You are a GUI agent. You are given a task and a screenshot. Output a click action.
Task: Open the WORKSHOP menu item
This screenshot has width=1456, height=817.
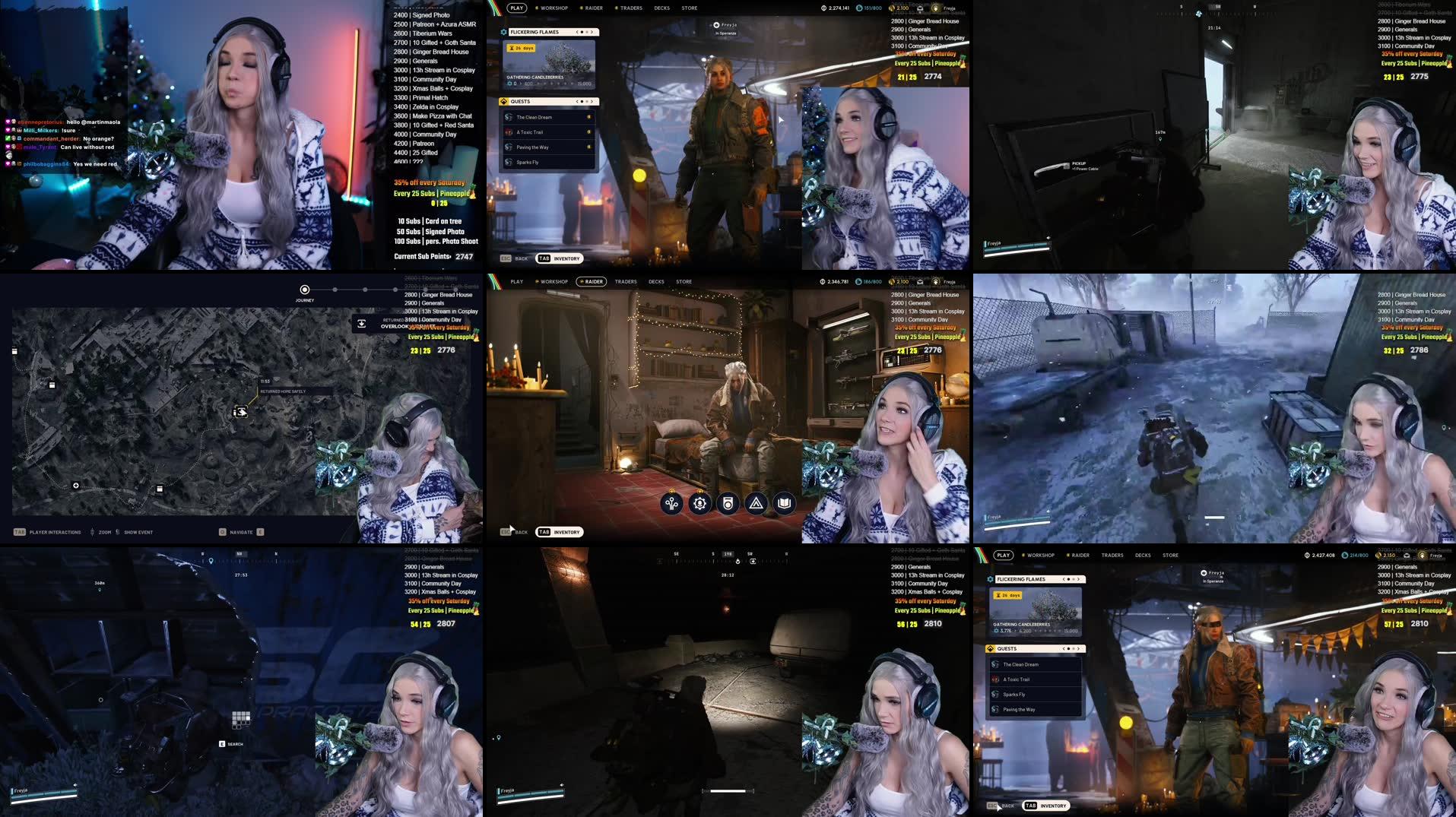[554, 8]
